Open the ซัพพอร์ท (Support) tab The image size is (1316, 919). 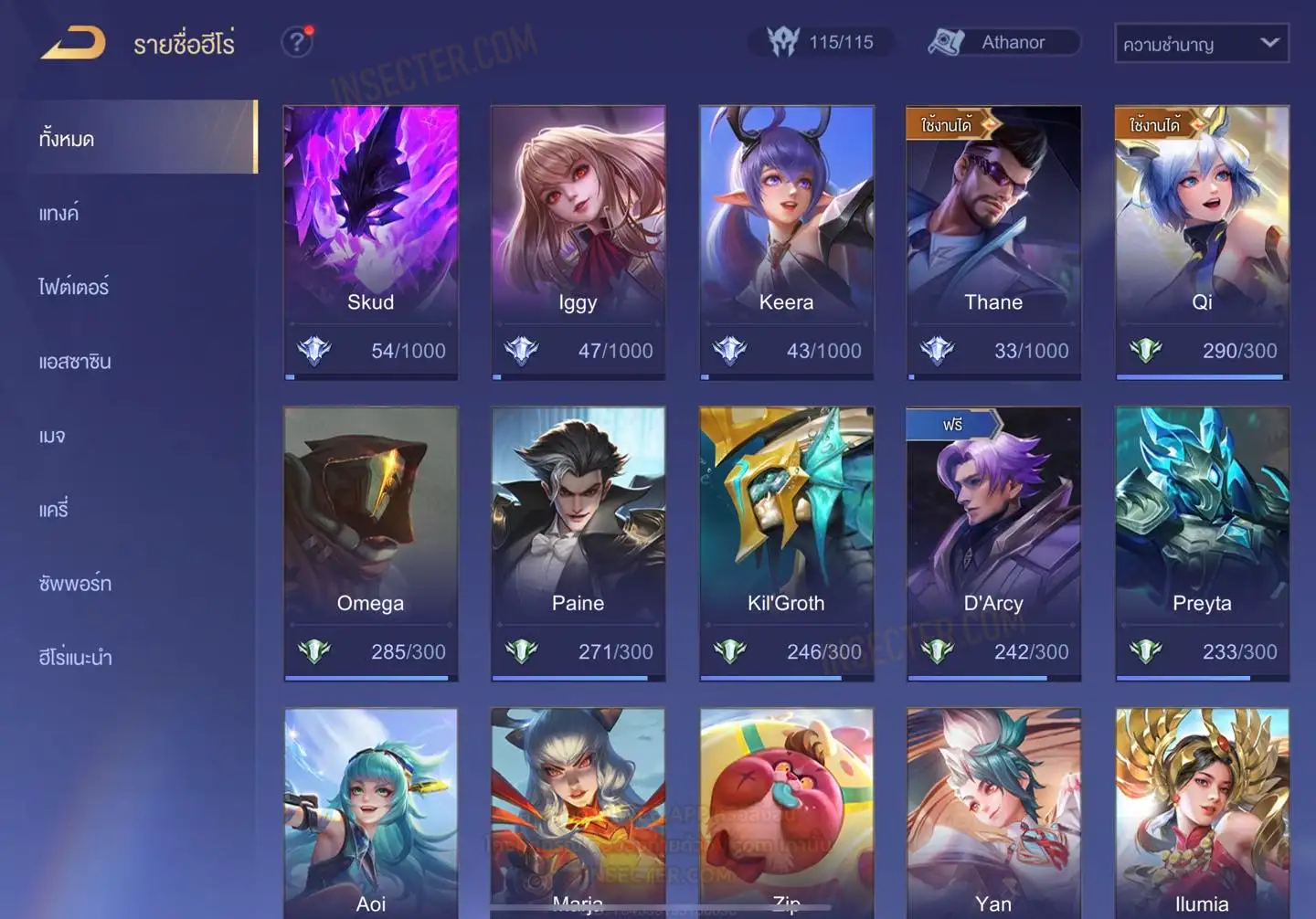(x=75, y=584)
